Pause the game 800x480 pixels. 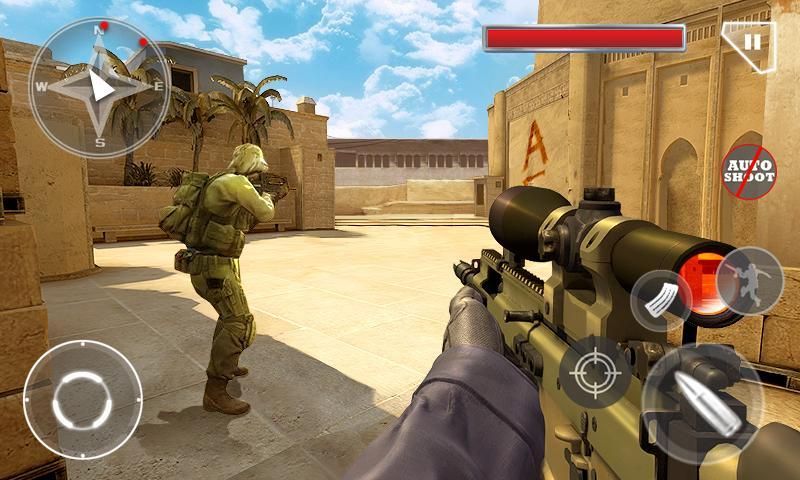coord(753,43)
